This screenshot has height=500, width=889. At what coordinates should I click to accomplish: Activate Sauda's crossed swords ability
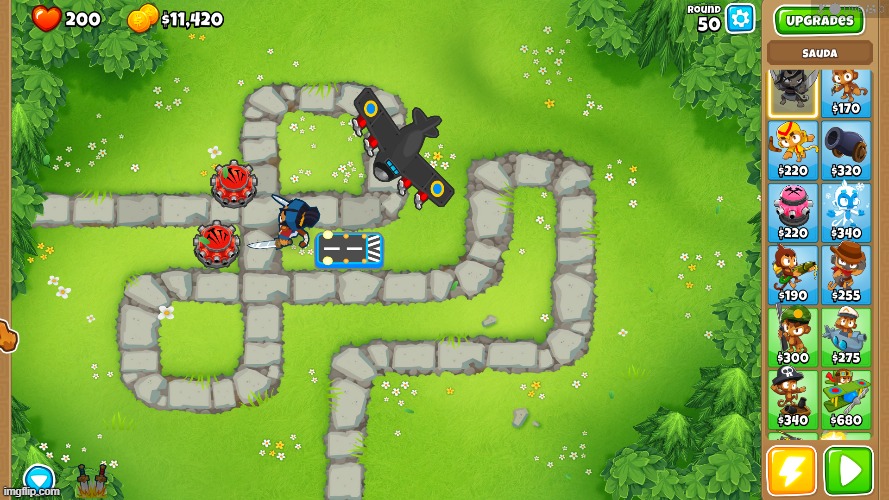point(92,482)
